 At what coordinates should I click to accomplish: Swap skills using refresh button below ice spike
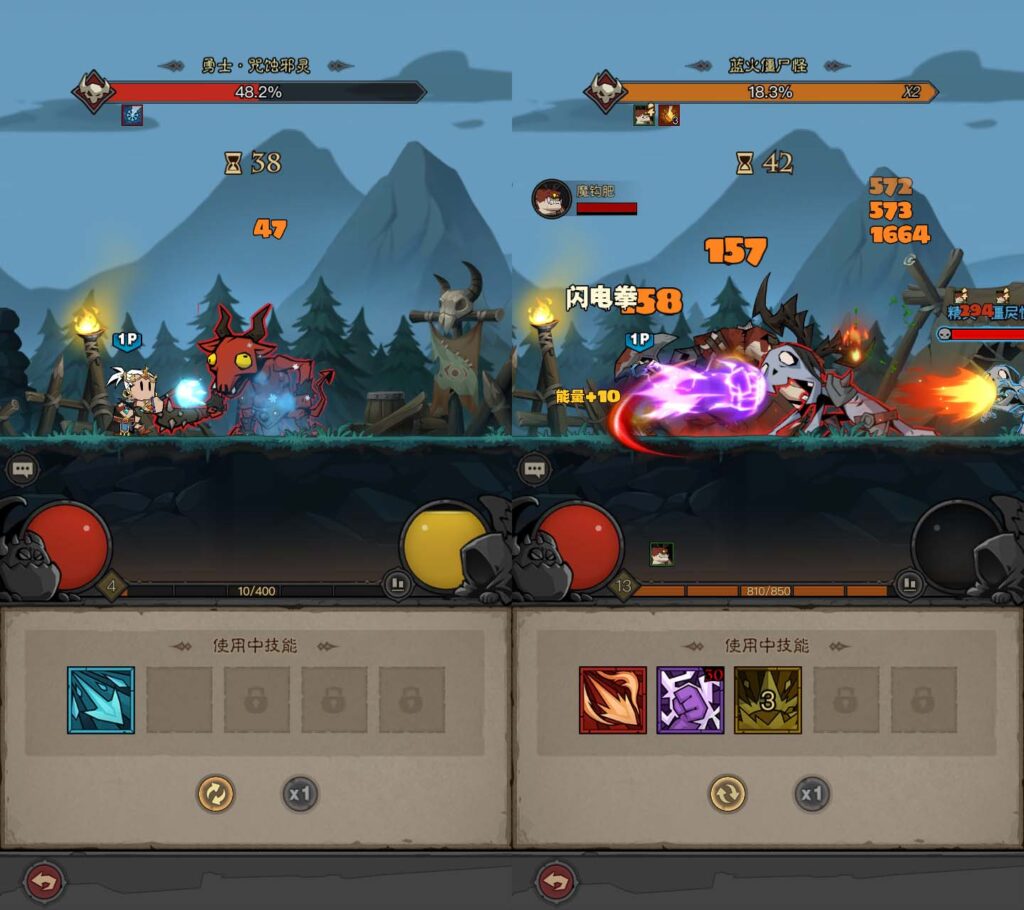tap(215, 795)
